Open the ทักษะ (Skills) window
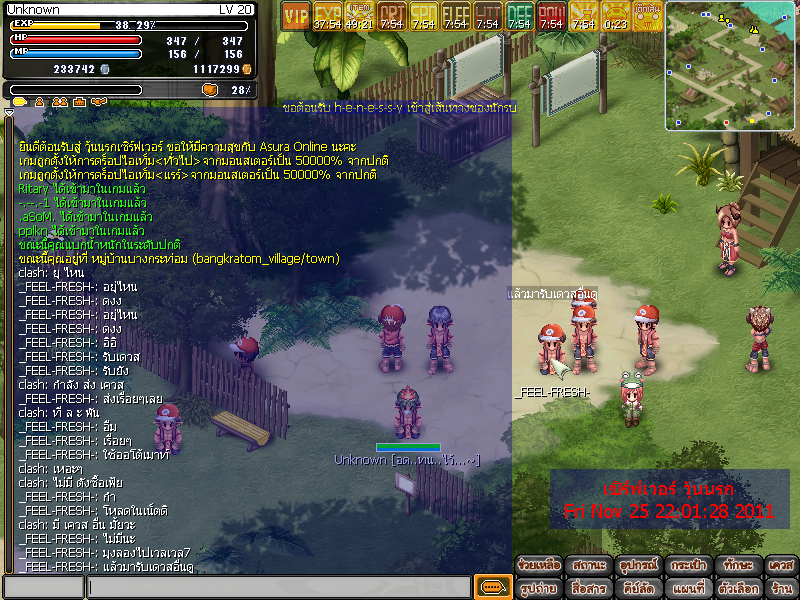 click(738, 565)
